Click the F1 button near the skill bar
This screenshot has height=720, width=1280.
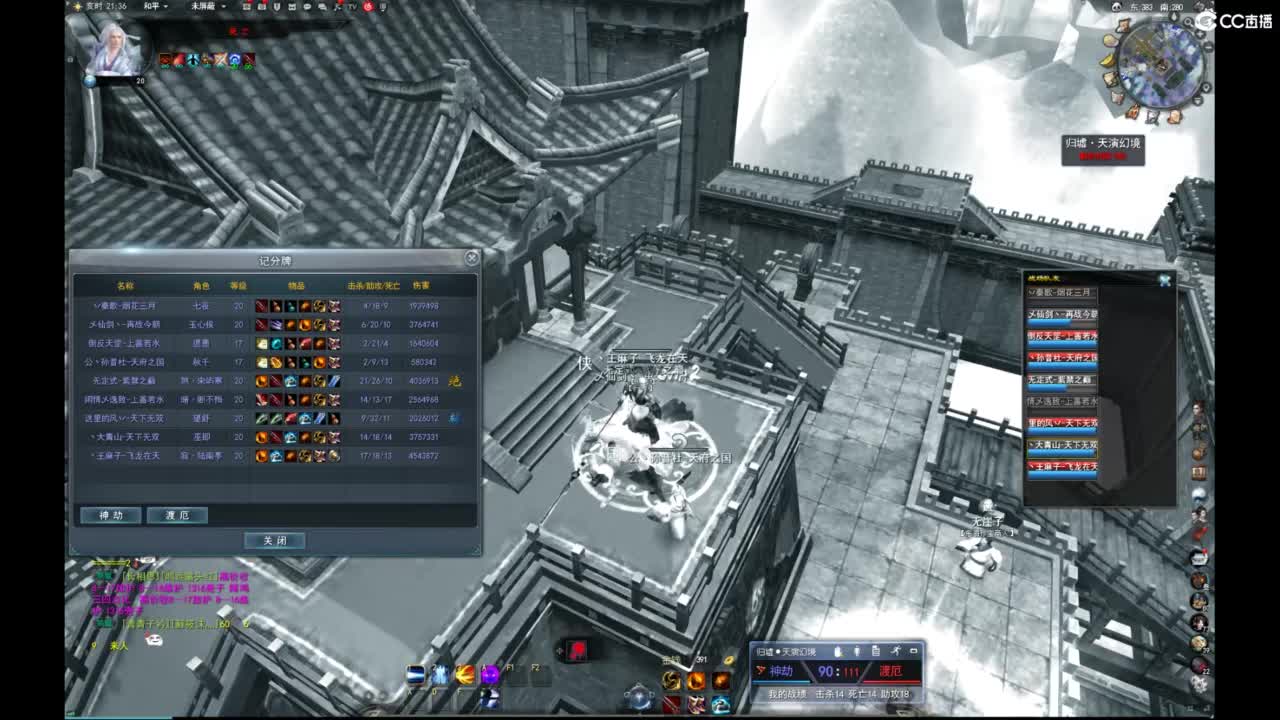pyautogui.click(x=510, y=667)
